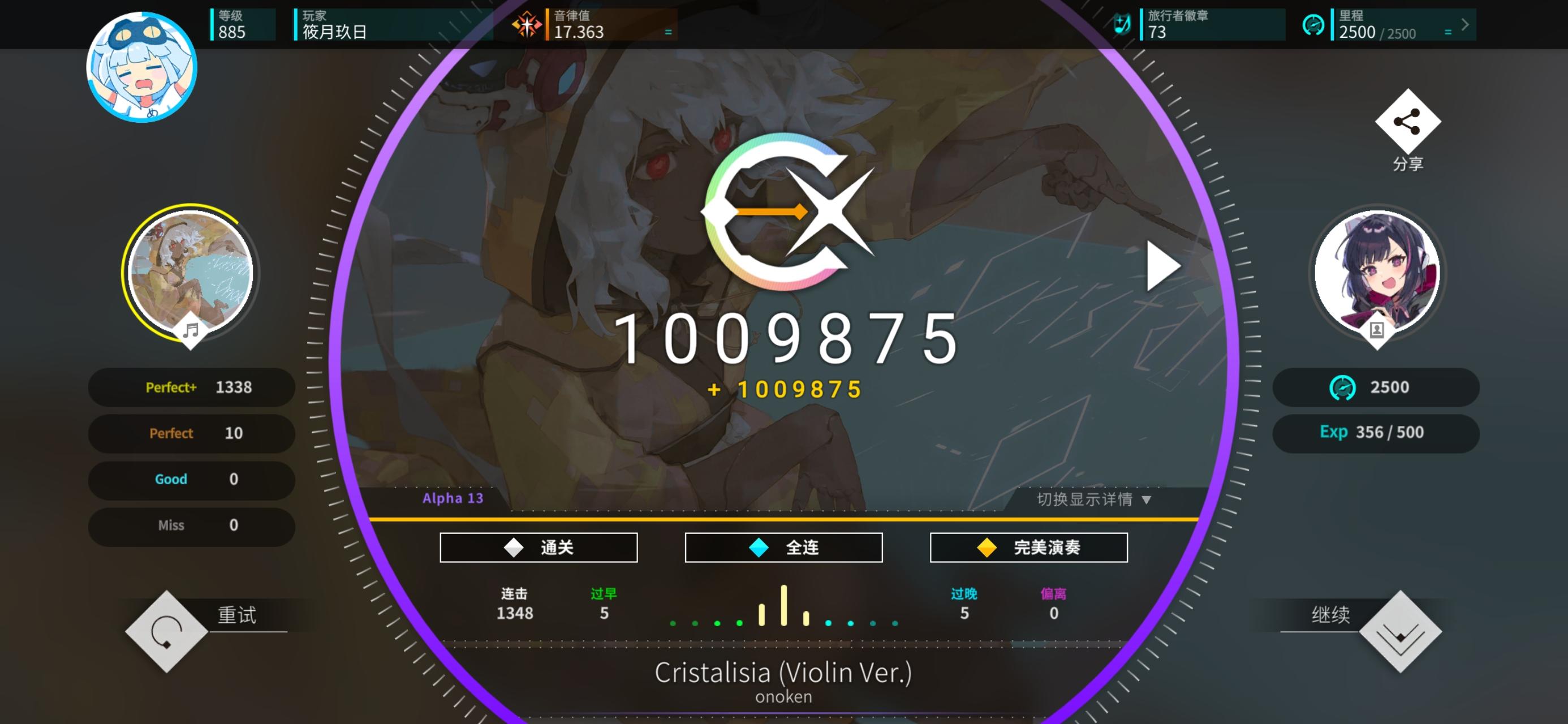Click the Exp 356/500 progress bar
Image resolution: width=1568 pixels, height=724 pixels.
1376,432
